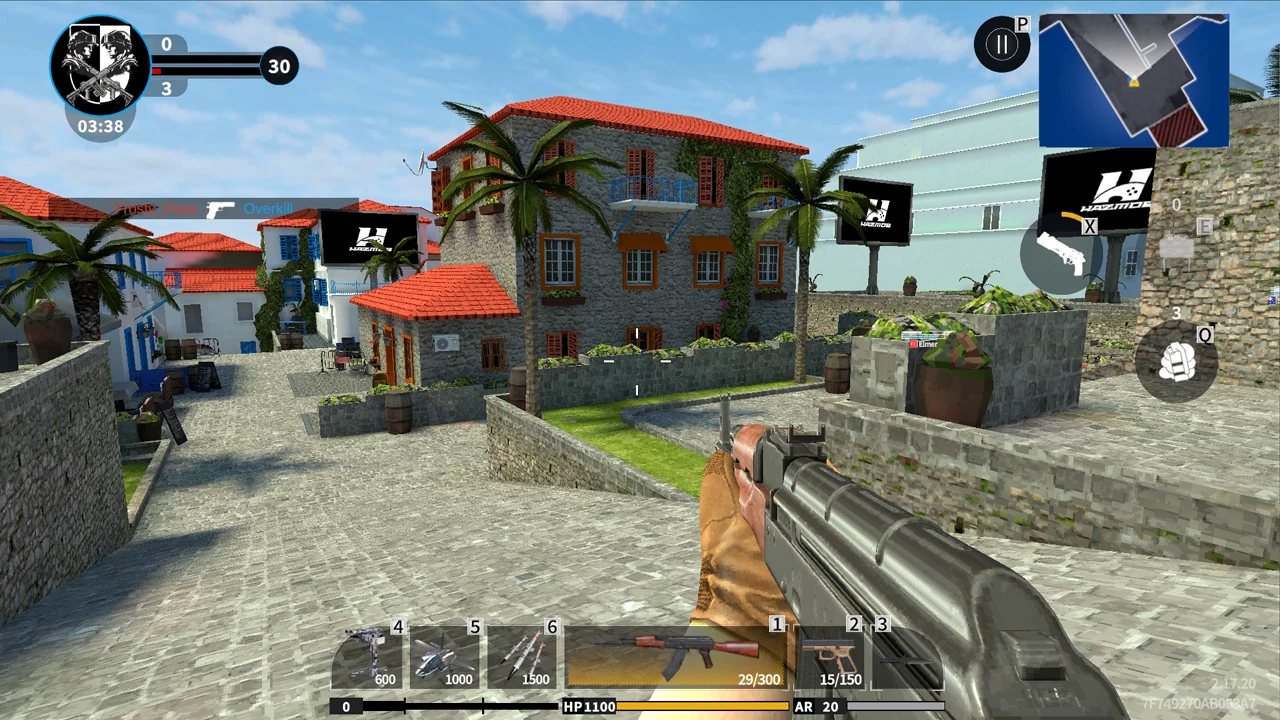Screen dimensions: 1280x720
Task: Expand the match timer showing 03:38
Action: 99,126
